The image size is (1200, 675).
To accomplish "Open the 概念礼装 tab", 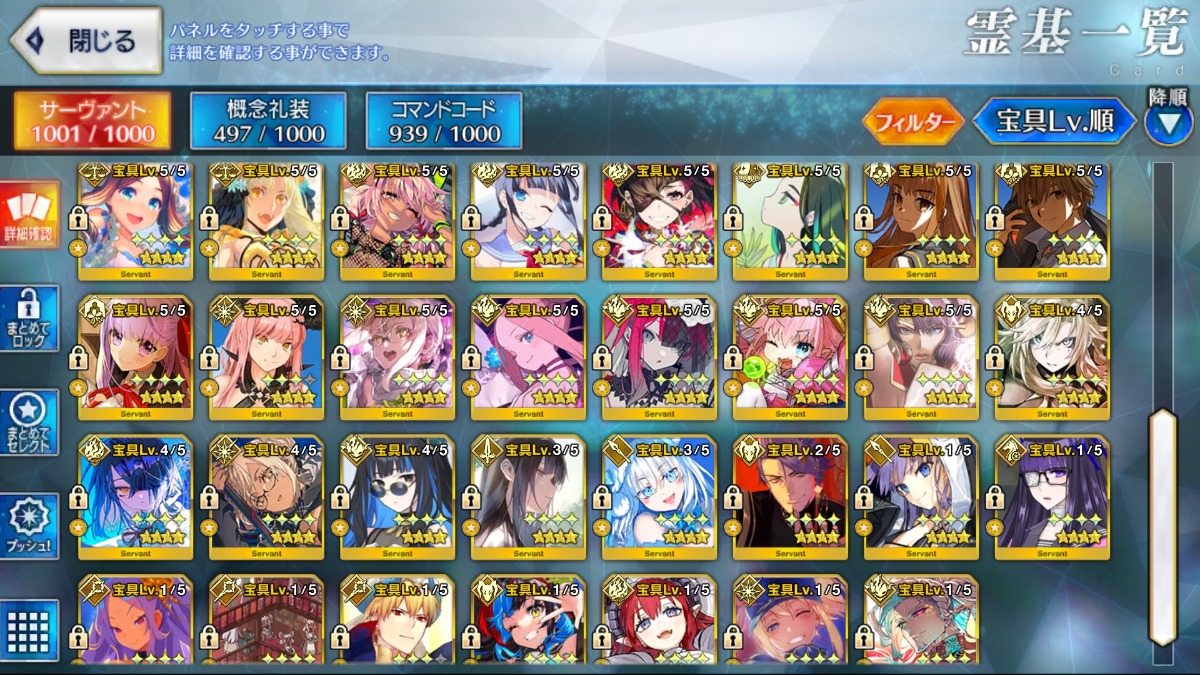I will tap(268, 121).
